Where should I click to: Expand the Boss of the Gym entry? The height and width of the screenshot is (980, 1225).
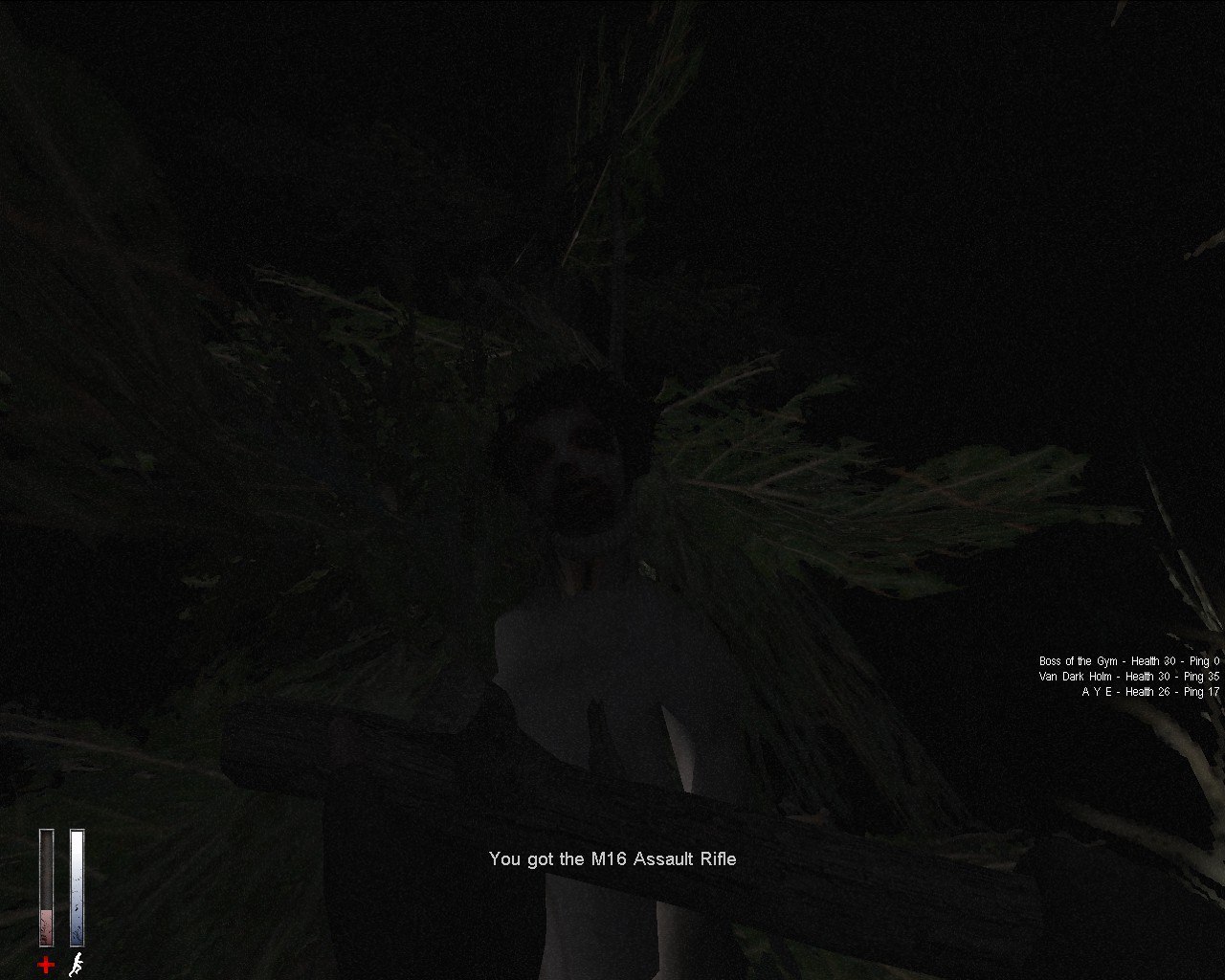tap(1129, 660)
